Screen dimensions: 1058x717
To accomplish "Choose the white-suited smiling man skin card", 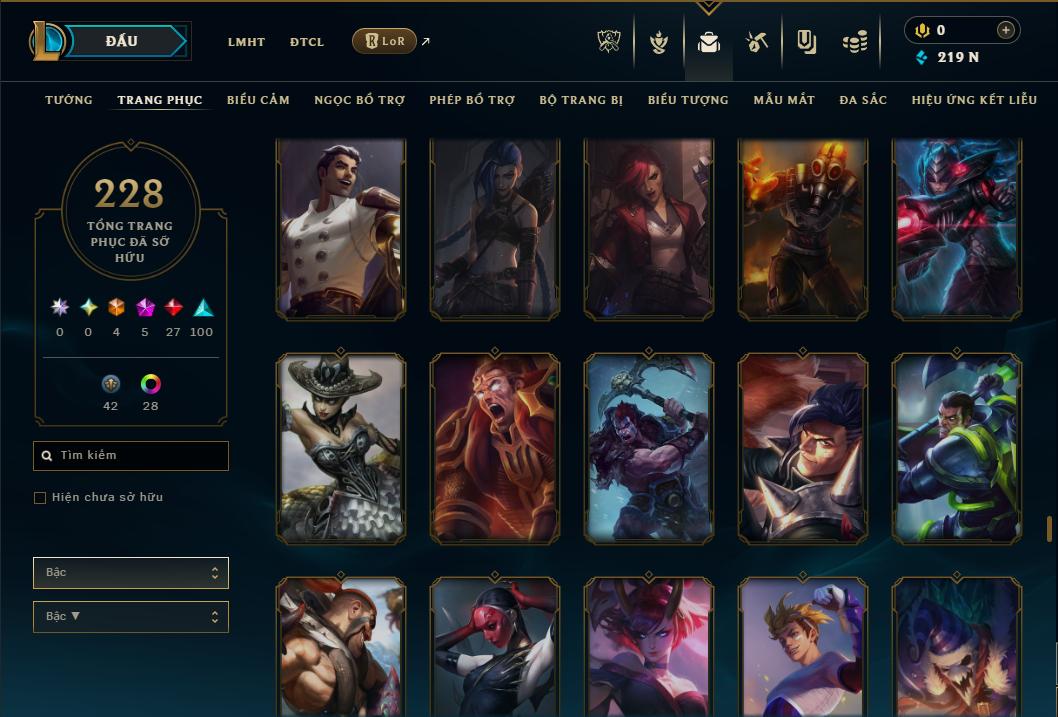I will click(x=341, y=229).
